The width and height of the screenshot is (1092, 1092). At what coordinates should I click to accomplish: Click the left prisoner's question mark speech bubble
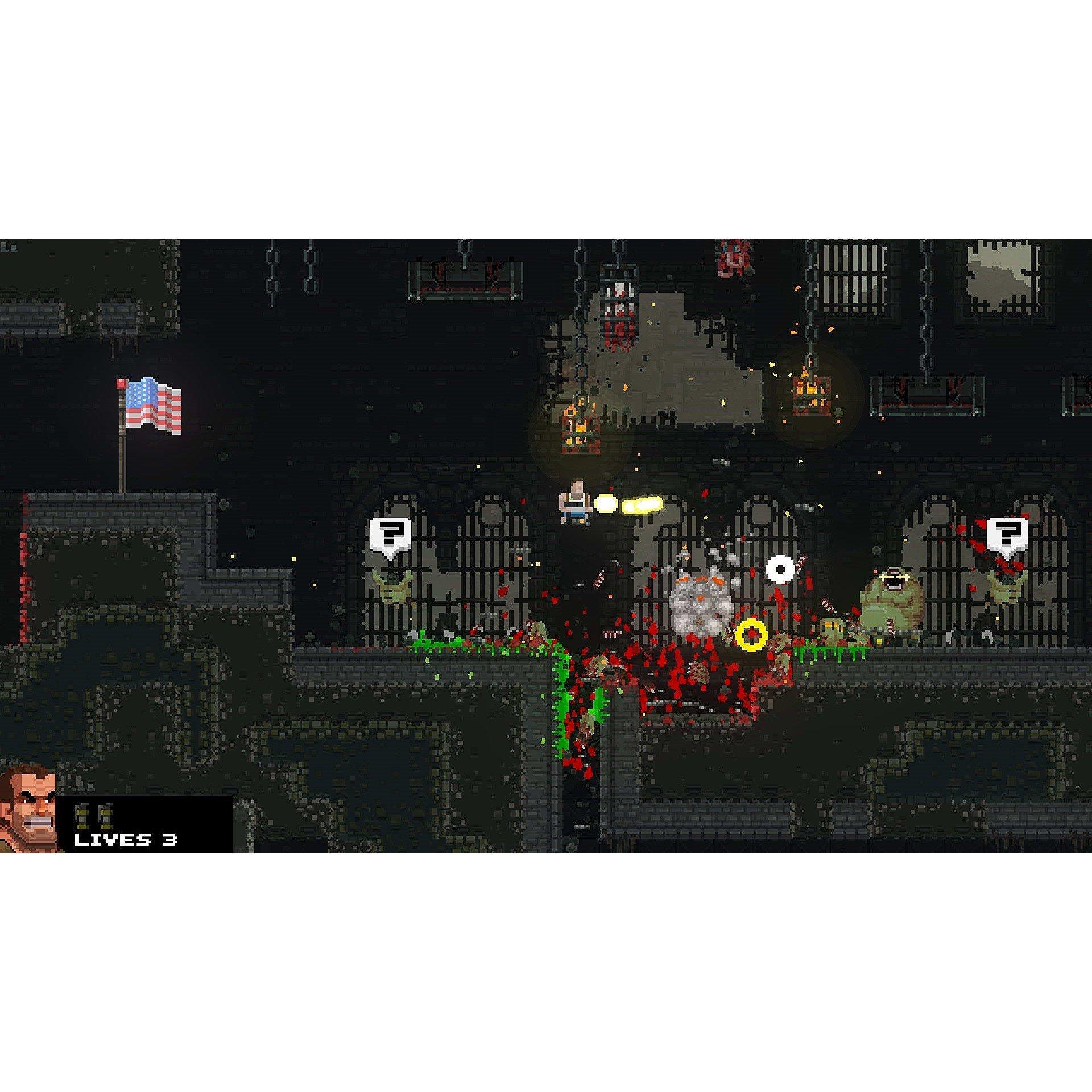(388, 534)
